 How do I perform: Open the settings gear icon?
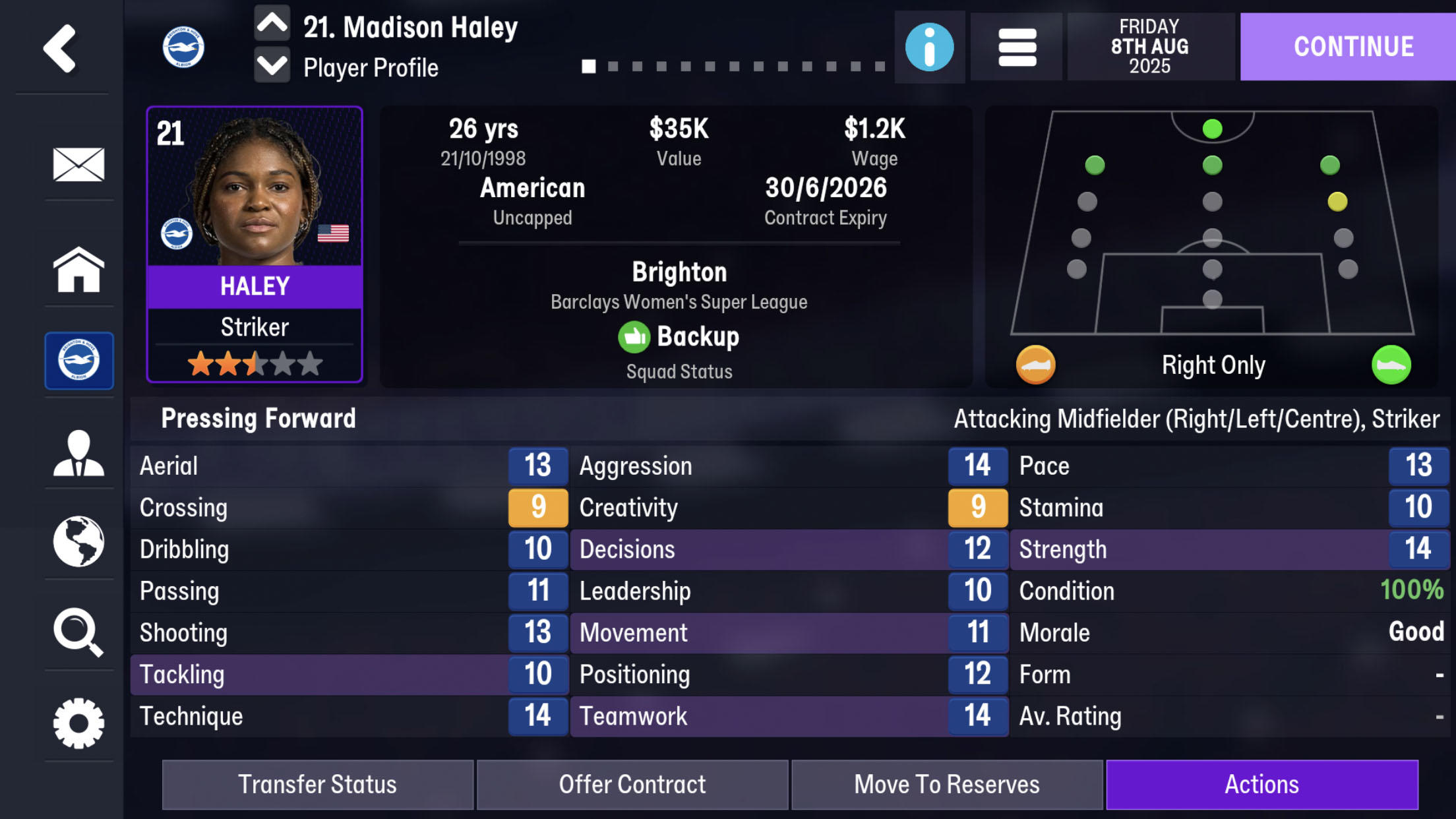pos(79,723)
